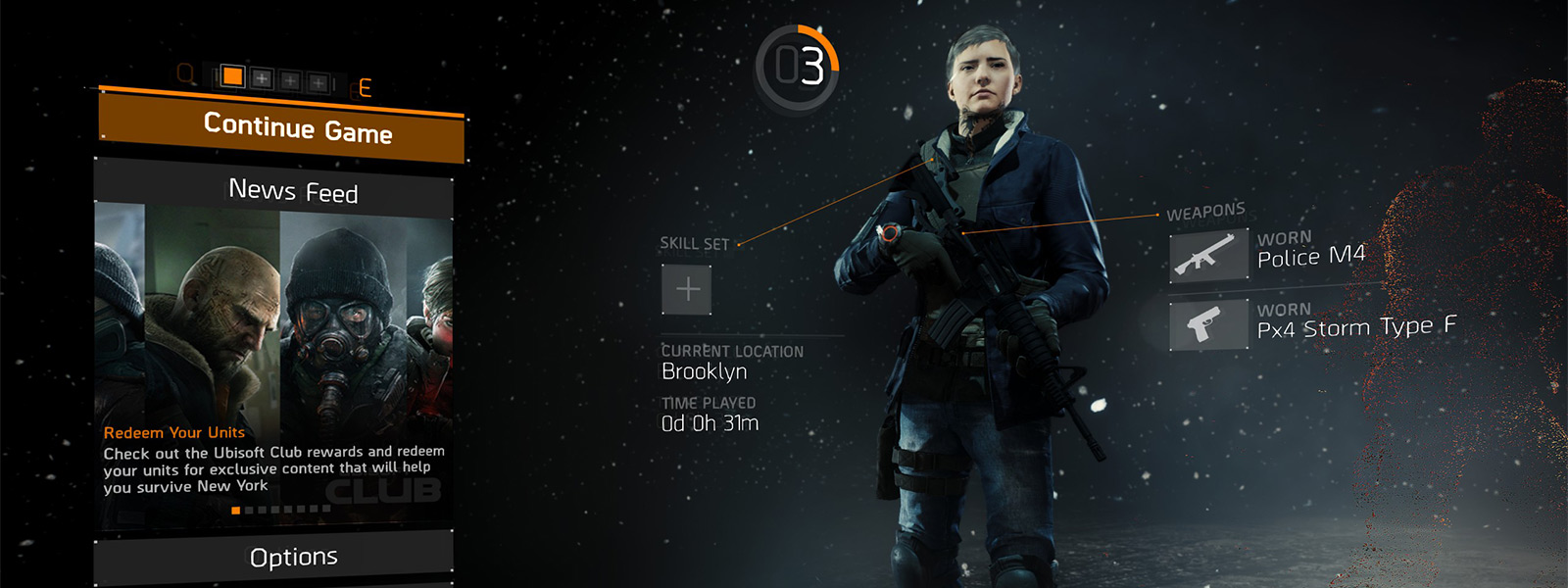Select the highlighted orange character slot
1568x588 pixels.
tap(232, 75)
